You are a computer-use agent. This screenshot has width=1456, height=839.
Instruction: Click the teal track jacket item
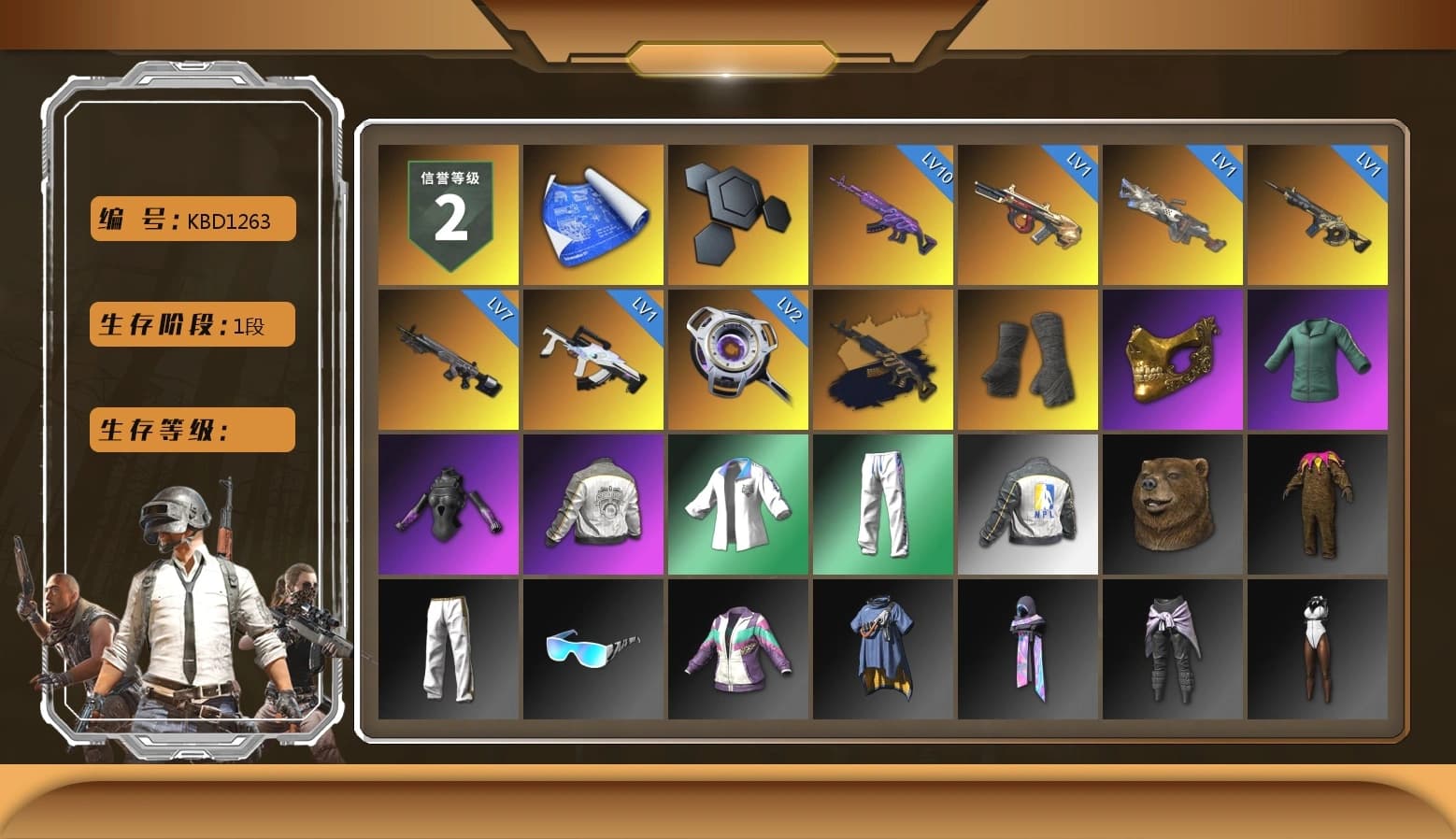1319,360
